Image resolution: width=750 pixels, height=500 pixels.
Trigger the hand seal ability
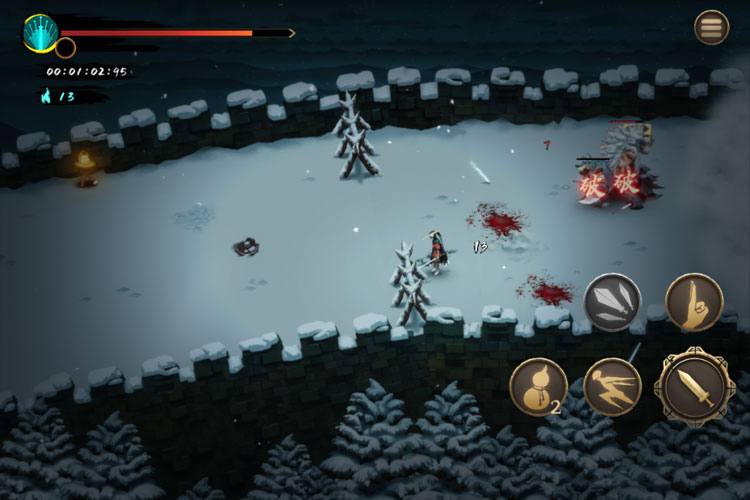point(694,302)
